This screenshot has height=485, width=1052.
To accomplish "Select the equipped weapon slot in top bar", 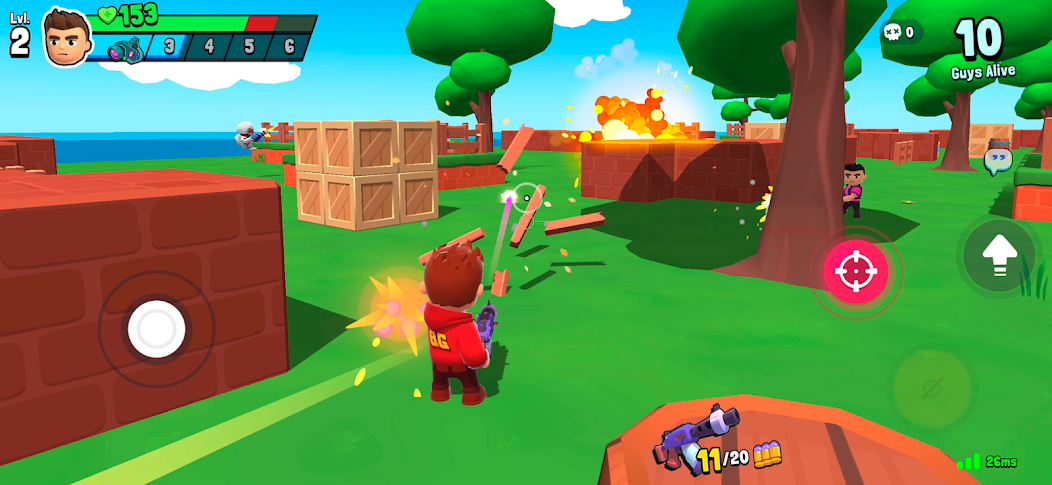I will click(127, 48).
